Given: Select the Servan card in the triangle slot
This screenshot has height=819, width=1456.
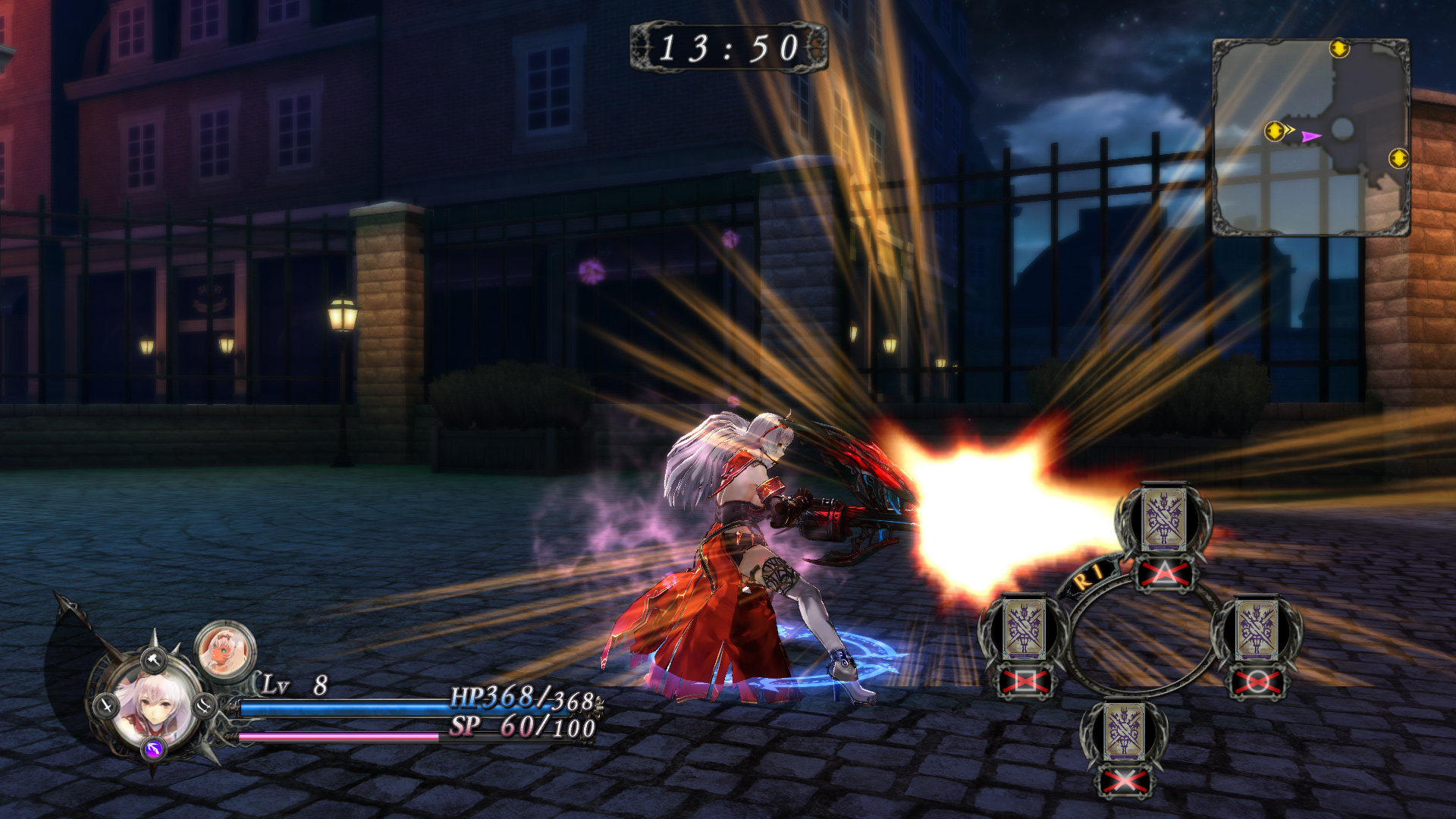Looking at the screenshot, I should coord(1163,519).
